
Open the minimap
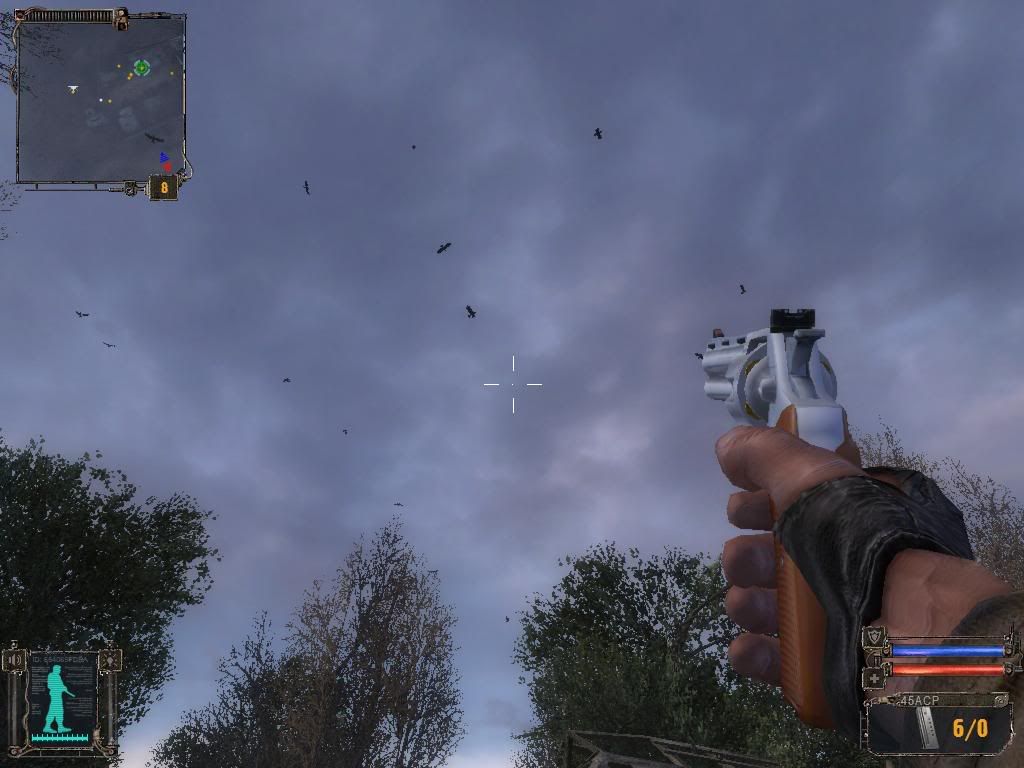coord(101,98)
